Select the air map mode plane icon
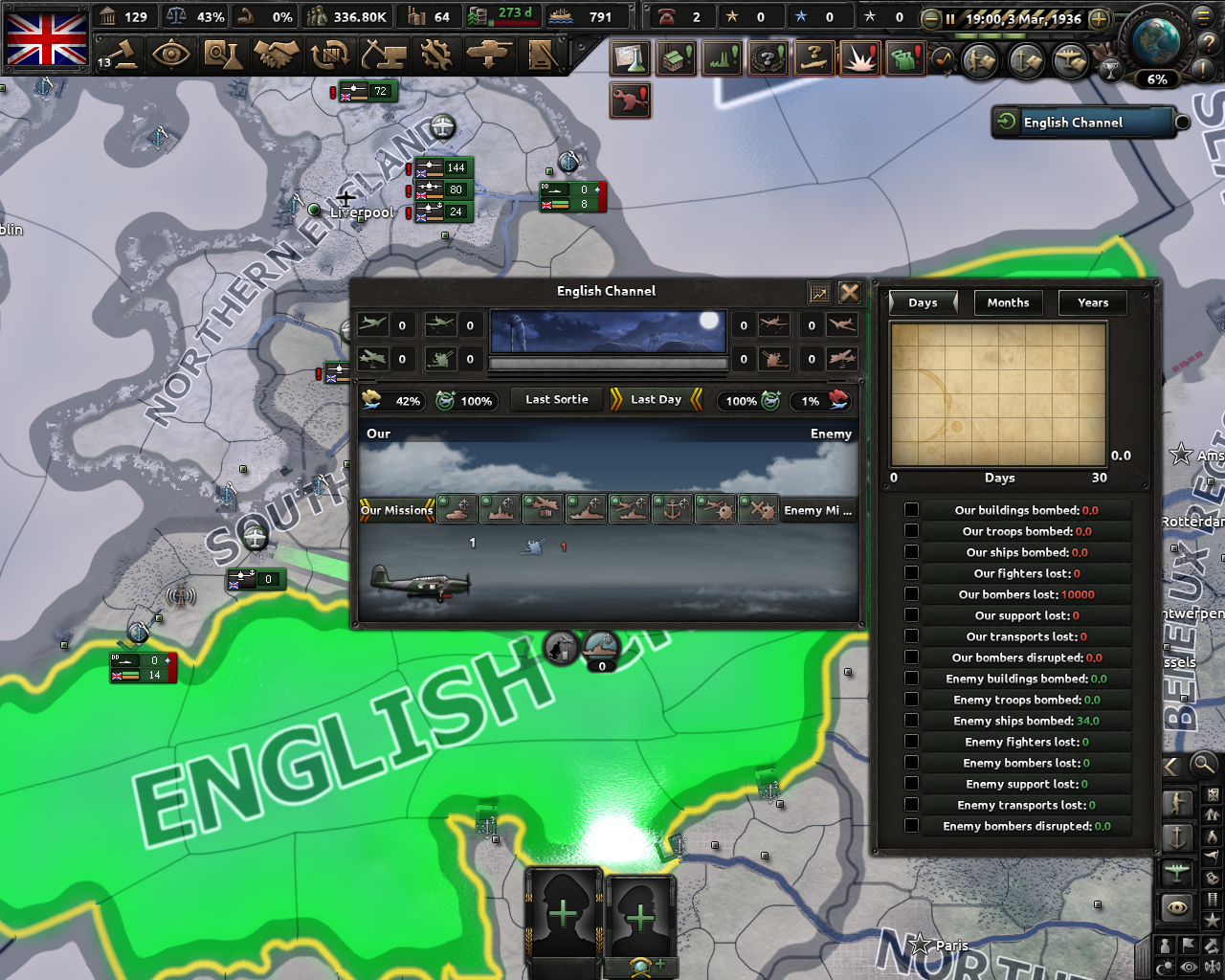Image resolution: width=1225 pixels, height=980 pixels. [x=1177, y=874]
